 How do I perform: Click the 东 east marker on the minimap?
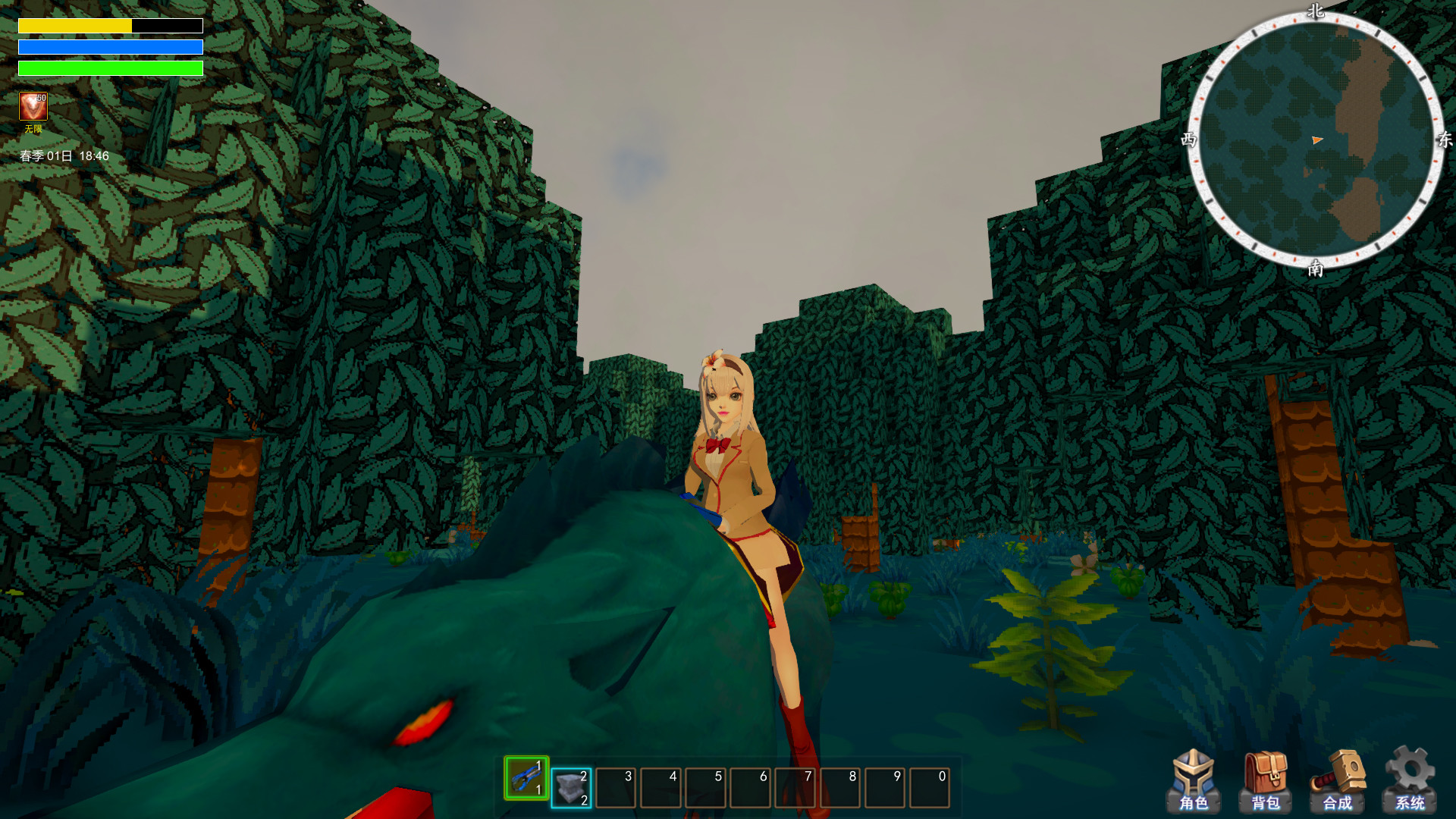click(1447, 140)
